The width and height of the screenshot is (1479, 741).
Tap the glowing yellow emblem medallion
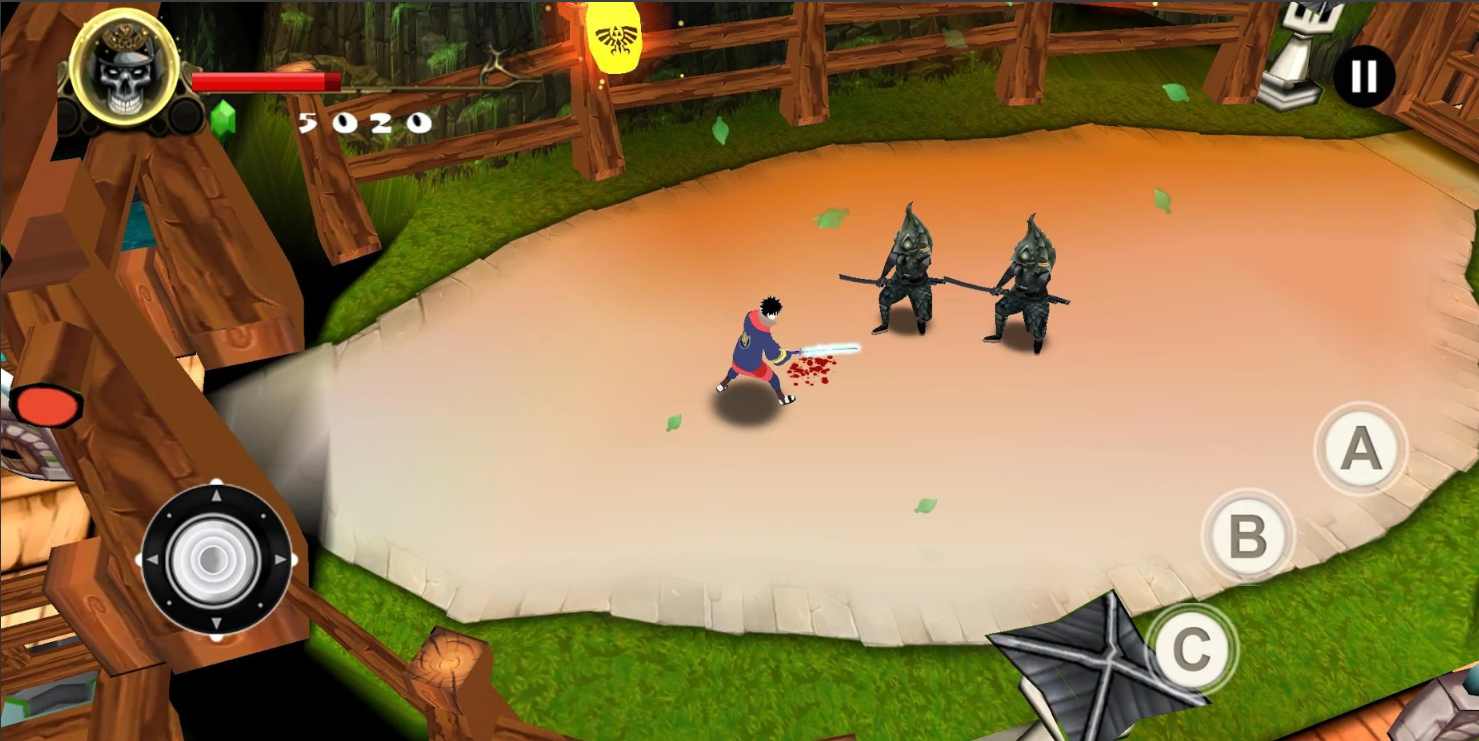(x=614, y=40)
